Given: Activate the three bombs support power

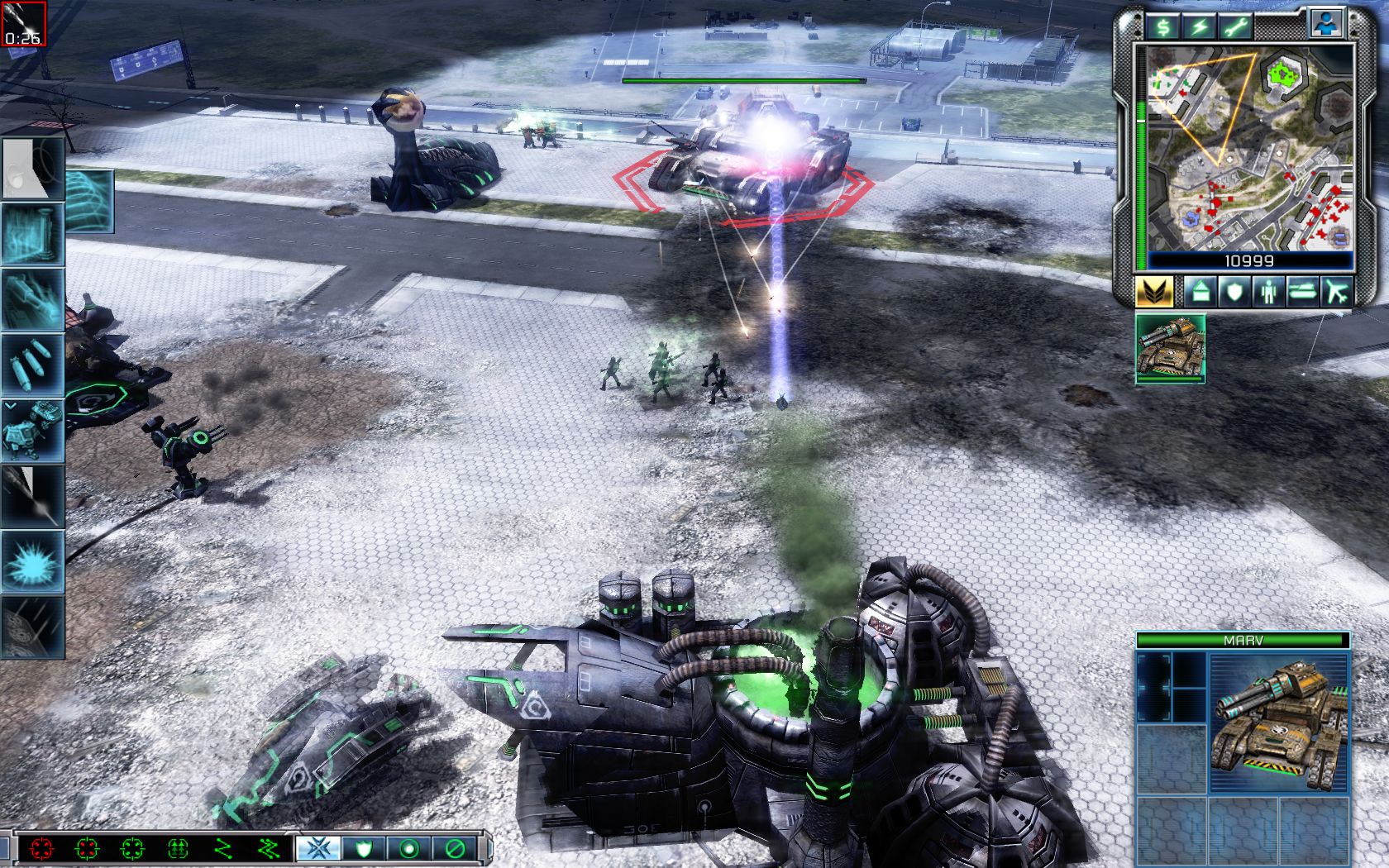Looking at the screenshot, I should [33, 365].
